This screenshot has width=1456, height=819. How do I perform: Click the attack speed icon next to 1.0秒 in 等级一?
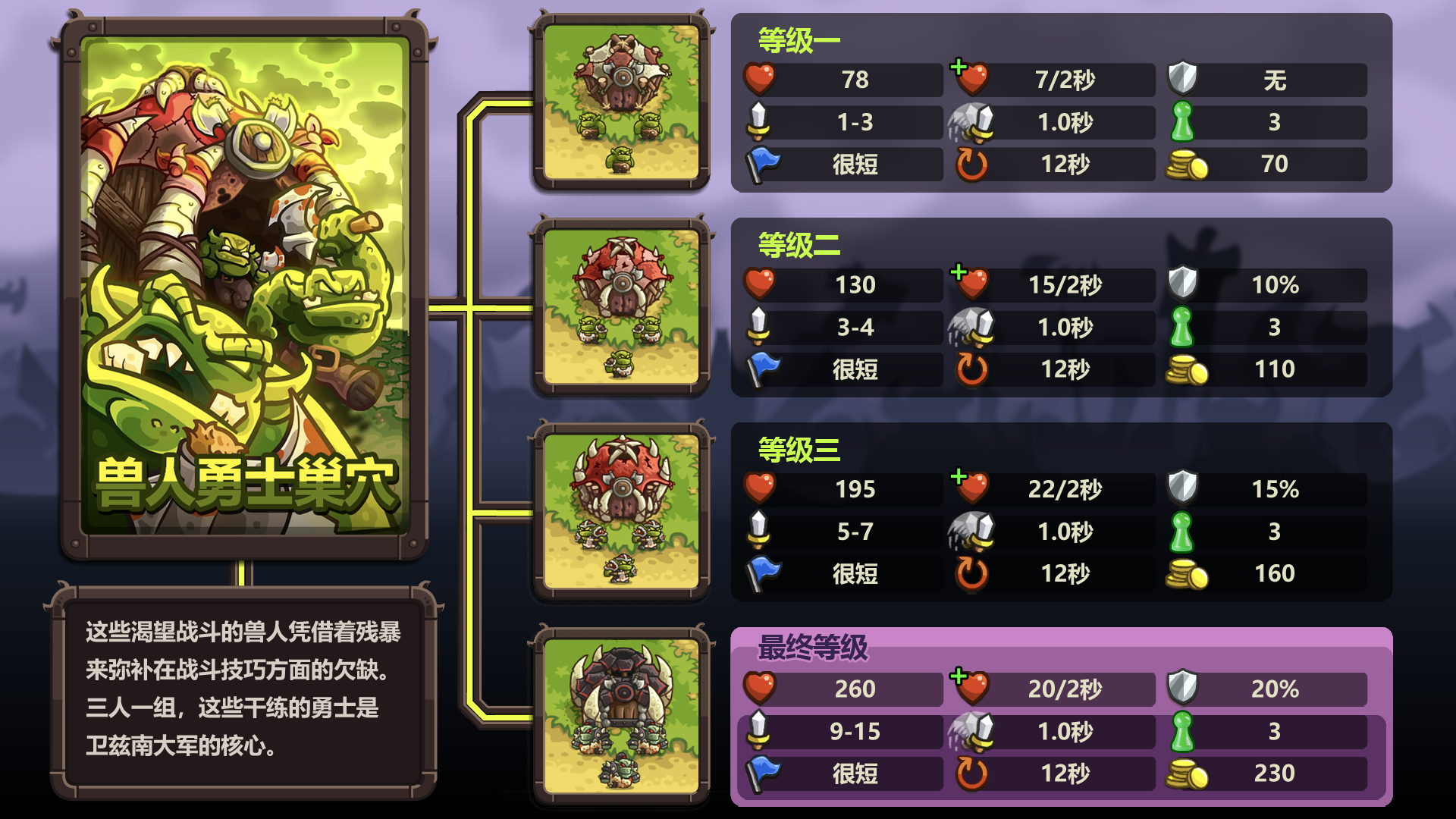[971, 121]
